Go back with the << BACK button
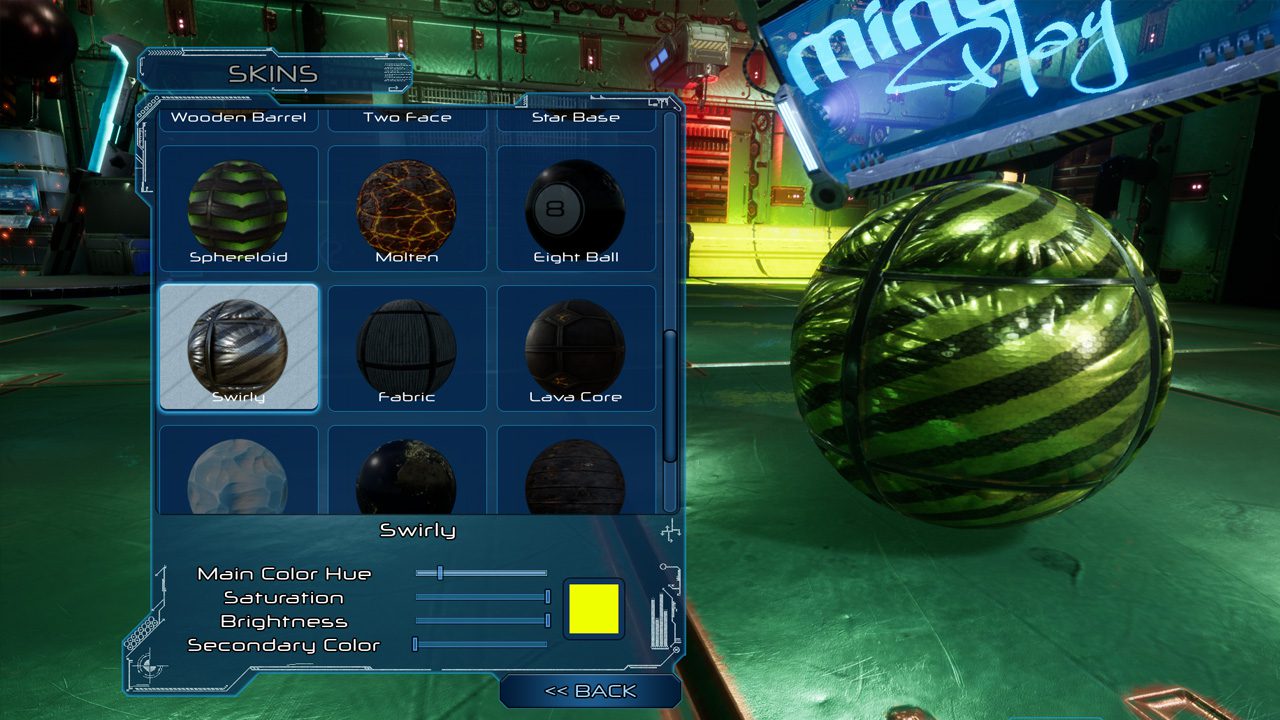 (590, 691)
